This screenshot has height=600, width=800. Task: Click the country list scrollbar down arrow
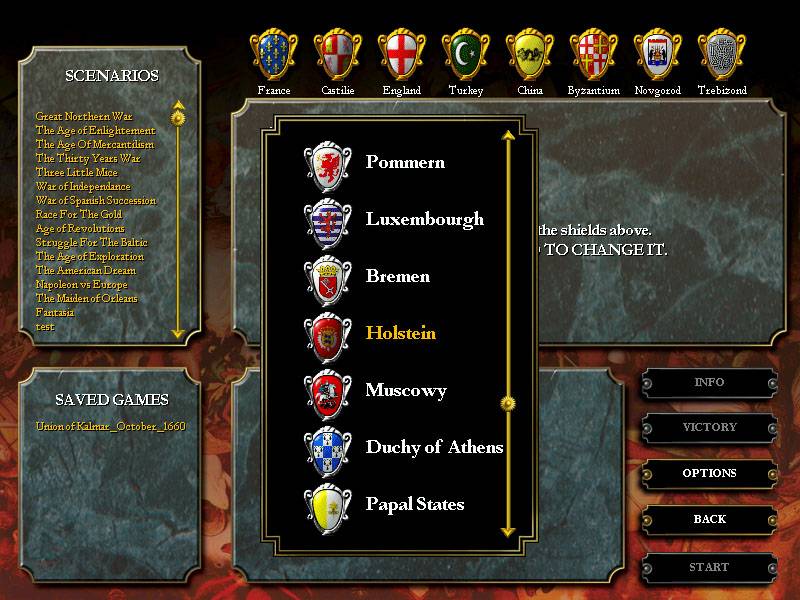click(x=507, y=532)
